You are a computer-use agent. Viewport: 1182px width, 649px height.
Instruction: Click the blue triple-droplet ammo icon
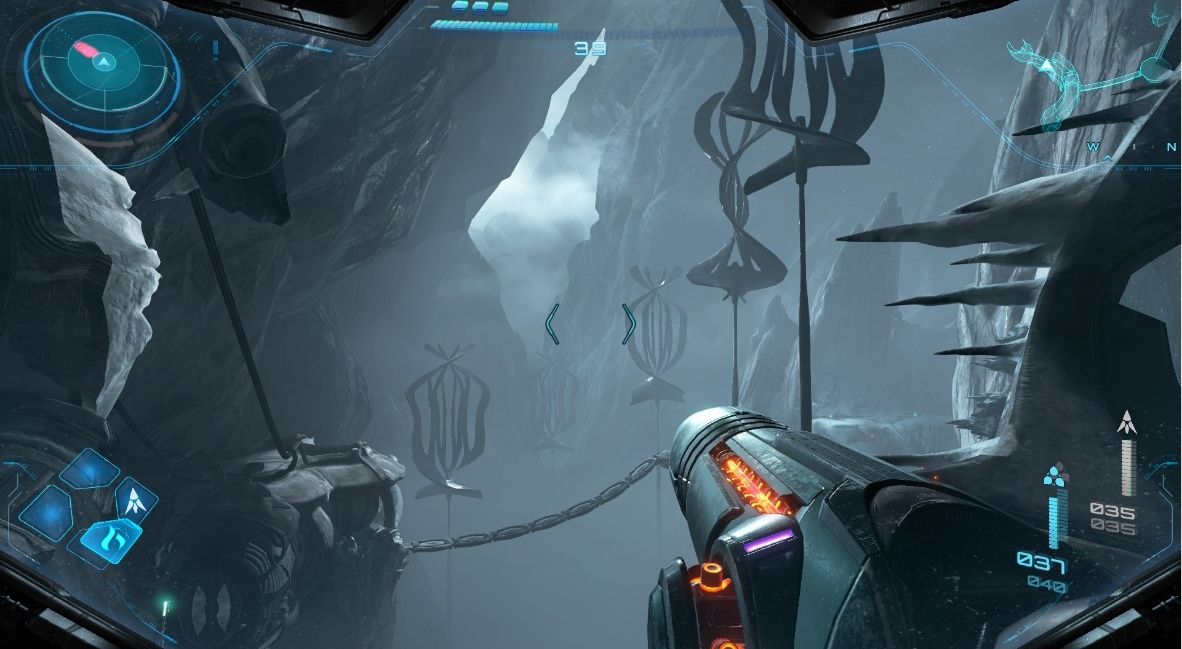point(1052,474)
